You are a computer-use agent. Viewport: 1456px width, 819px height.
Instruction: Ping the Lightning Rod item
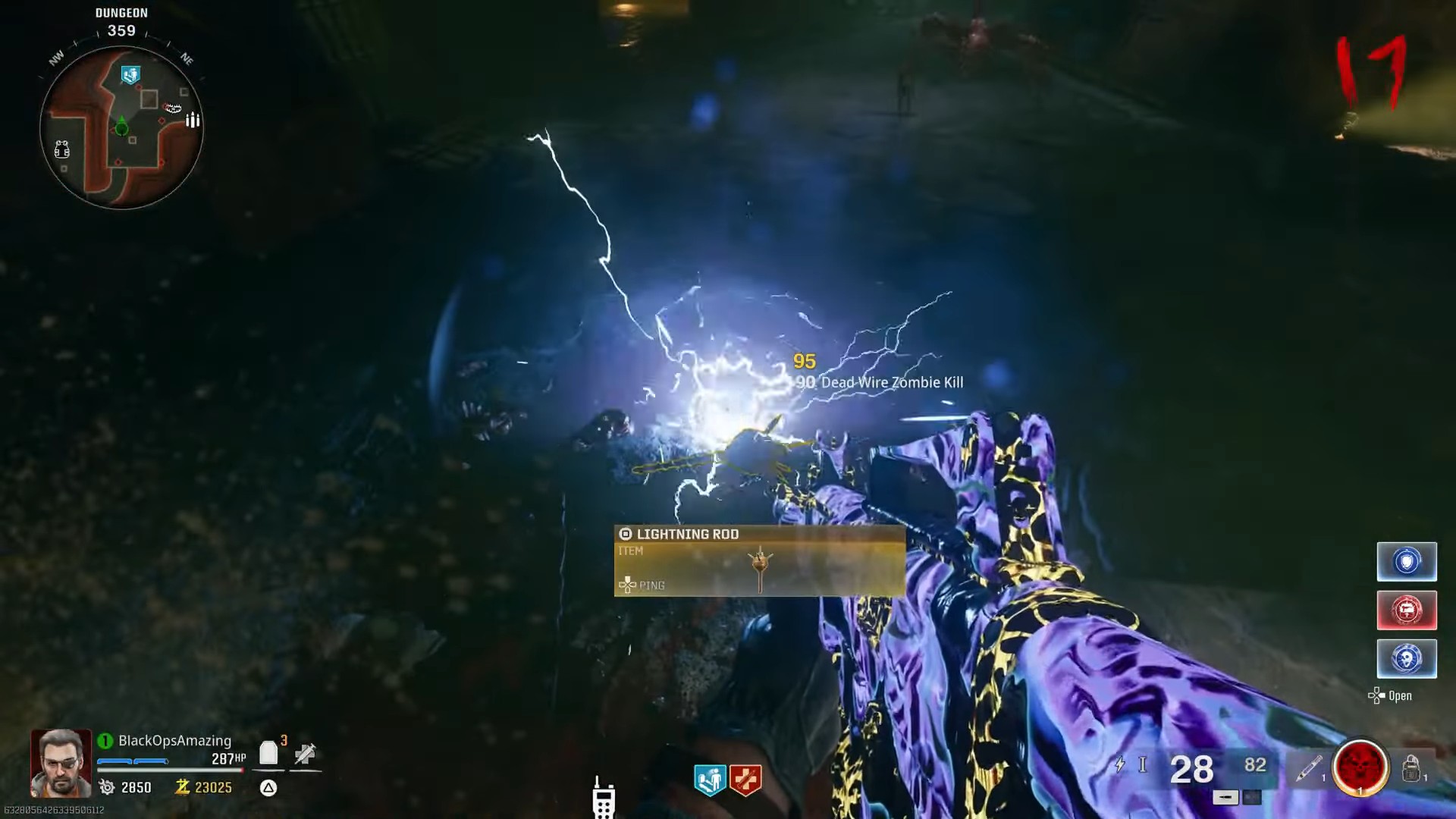click(641, 585)
